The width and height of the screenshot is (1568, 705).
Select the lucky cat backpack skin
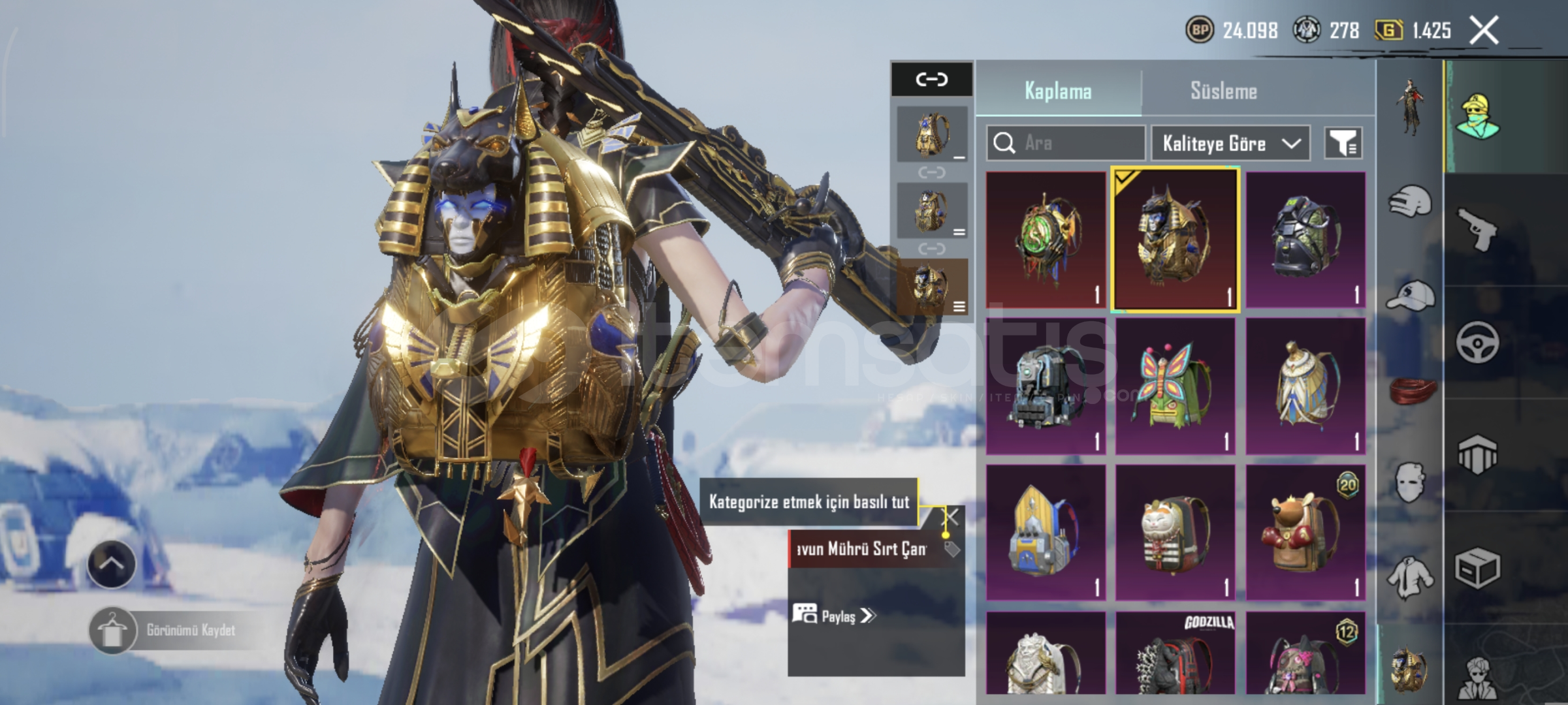pos(1174,533)
